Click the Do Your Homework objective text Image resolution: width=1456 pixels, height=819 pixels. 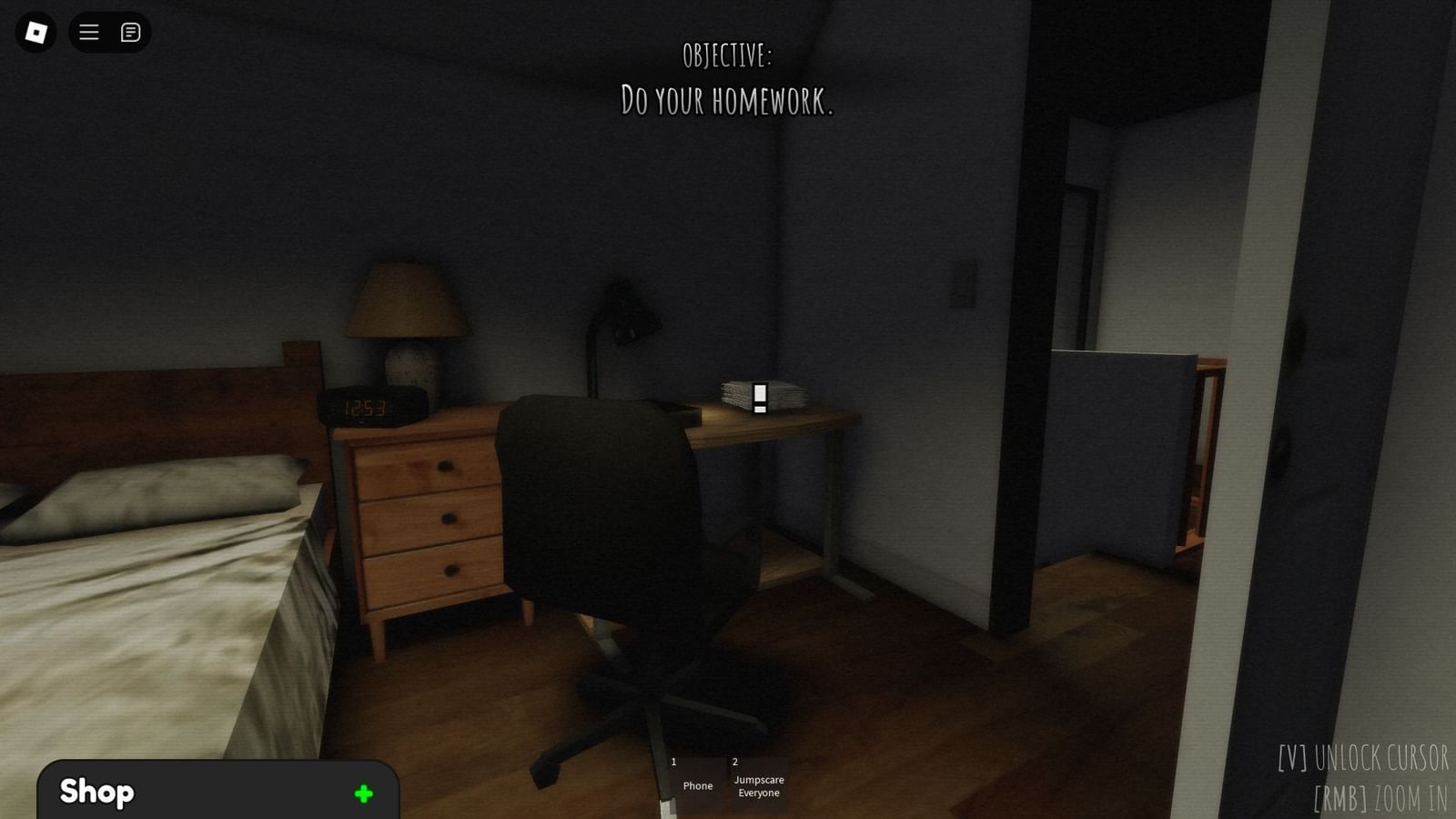[x=727, y=102]
